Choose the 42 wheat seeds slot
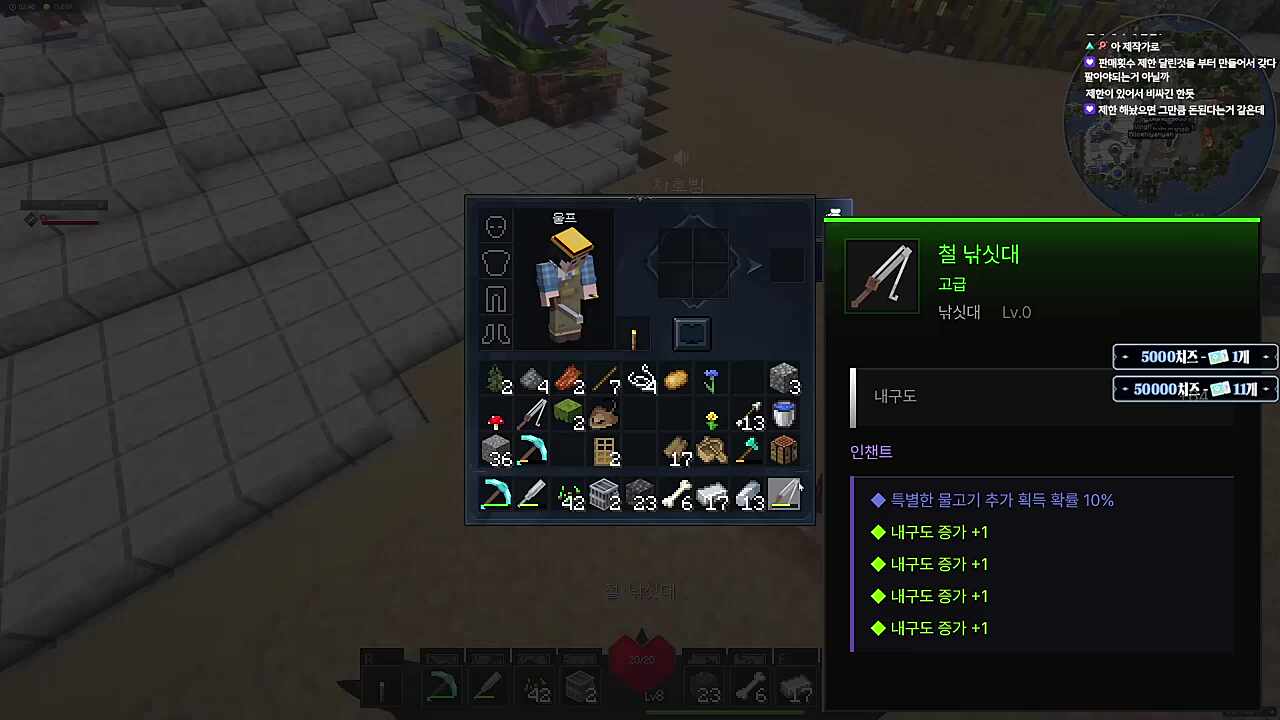The width and height of the screenshot is (1280, 720). click(568, 494)
